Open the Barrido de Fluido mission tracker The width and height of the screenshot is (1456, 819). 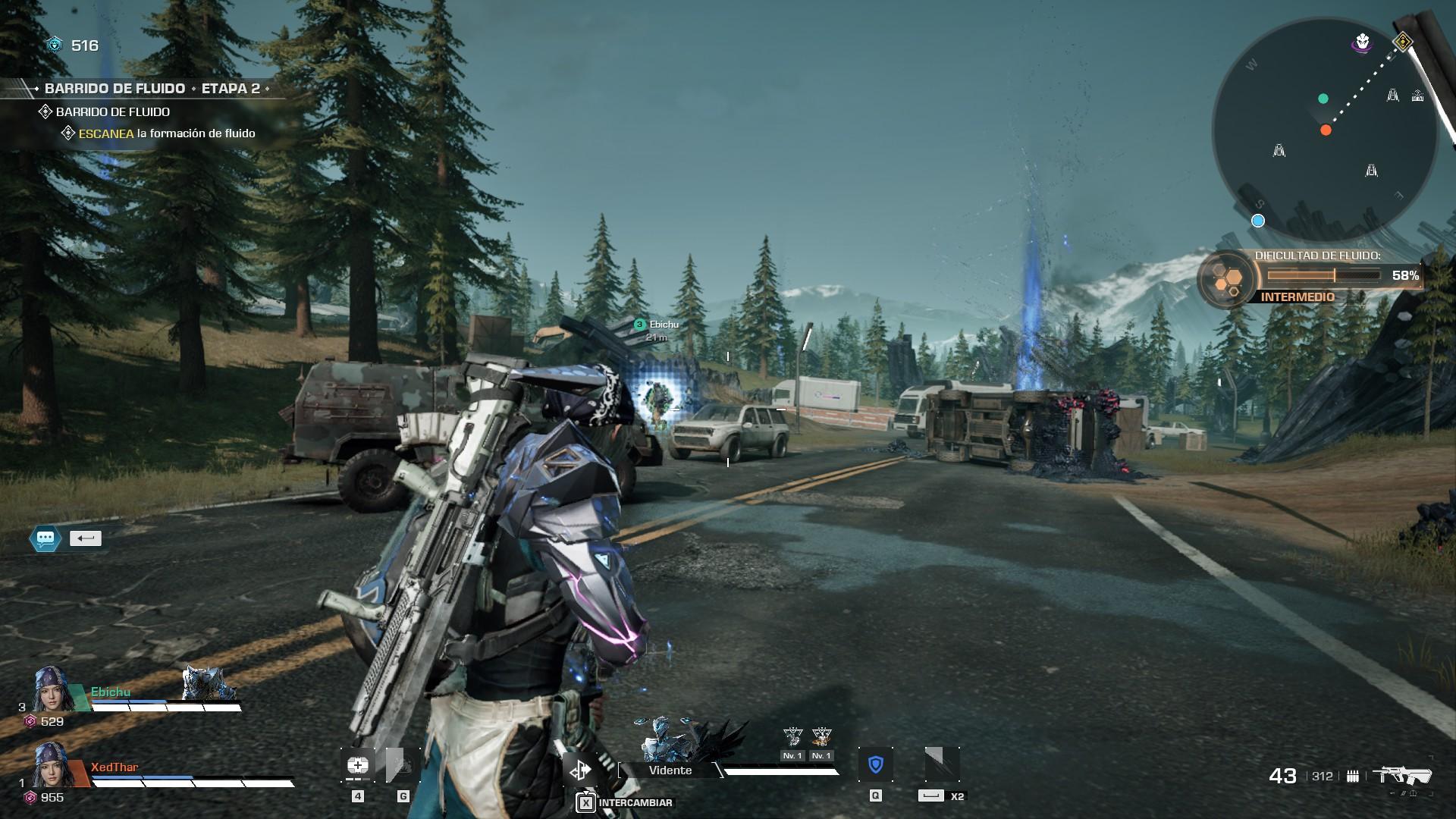tap(152, 89)
